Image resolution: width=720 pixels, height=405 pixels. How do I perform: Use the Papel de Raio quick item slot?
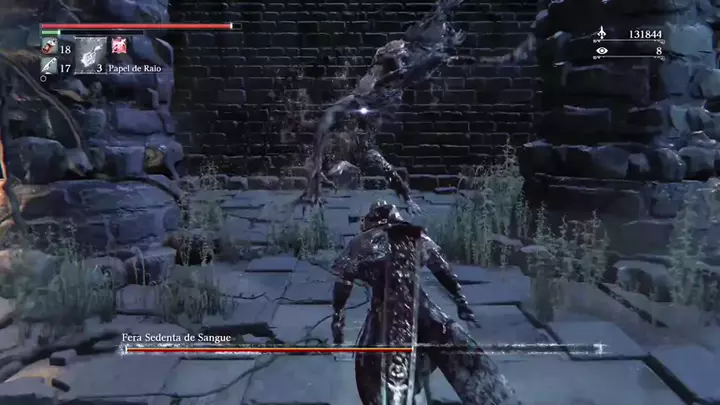(x=91, y=54)
